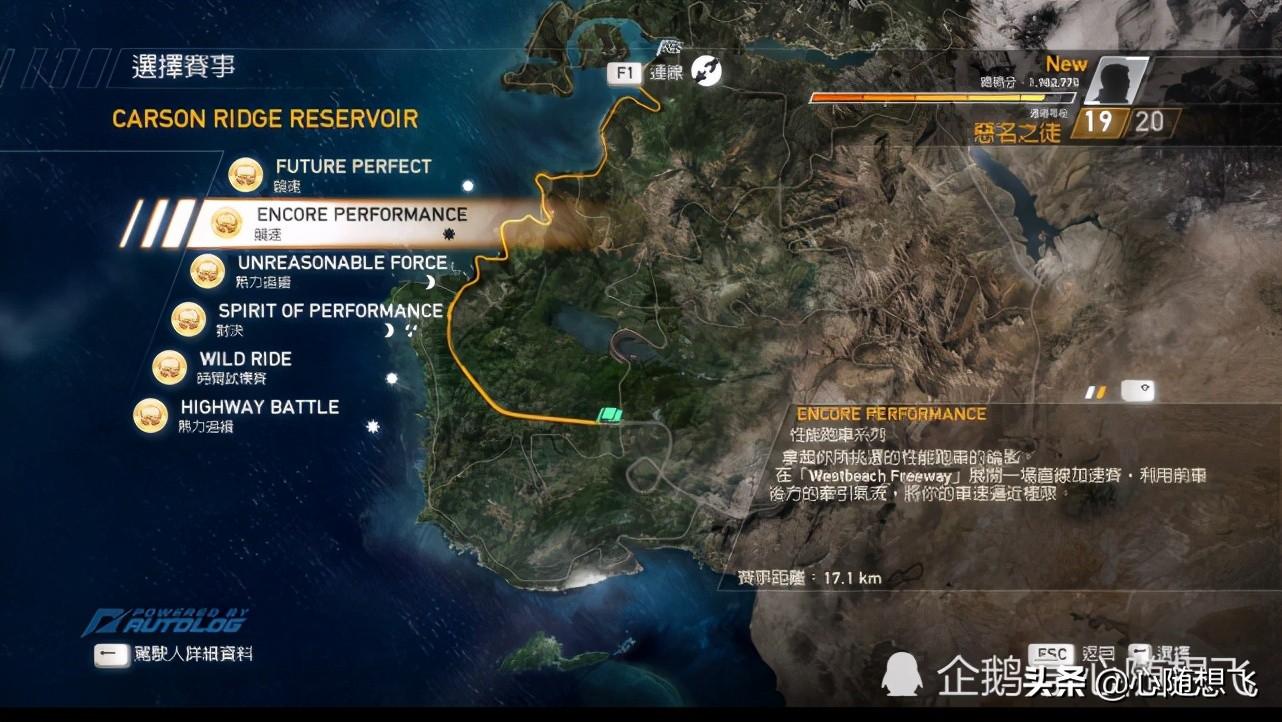
Task: Select the Future Perfect event
Action: [352, 168]
